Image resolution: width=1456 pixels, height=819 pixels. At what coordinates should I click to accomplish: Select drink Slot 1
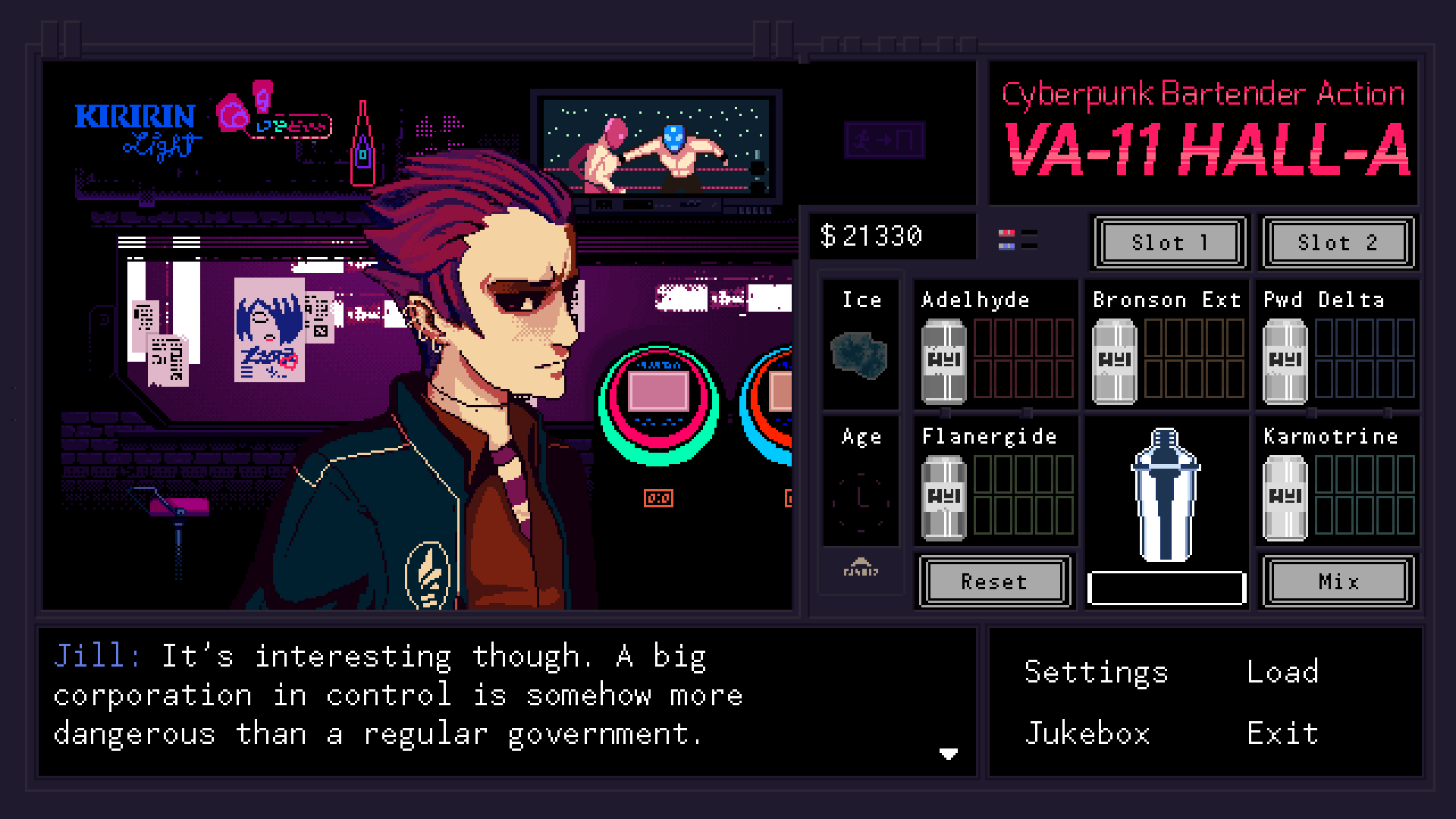coord(1169,243)
